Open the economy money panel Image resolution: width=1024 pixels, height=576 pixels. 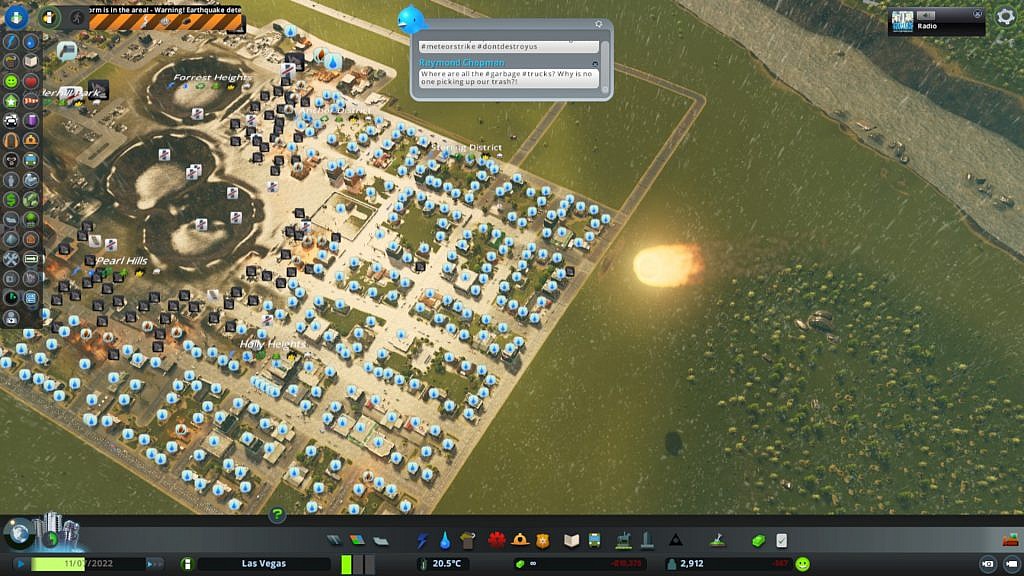(758, 540)
